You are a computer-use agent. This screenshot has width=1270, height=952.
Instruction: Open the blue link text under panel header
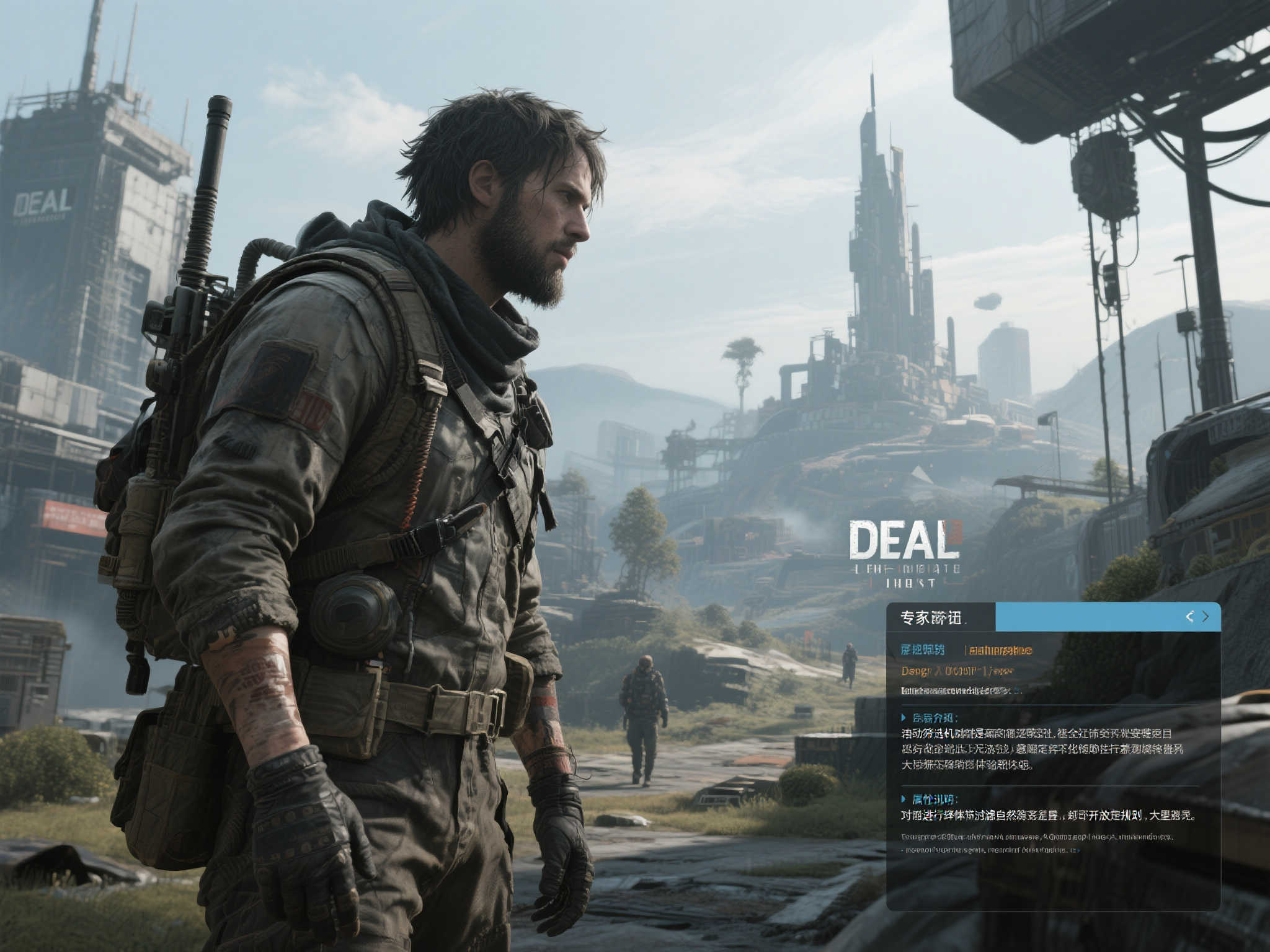[923, 650]
